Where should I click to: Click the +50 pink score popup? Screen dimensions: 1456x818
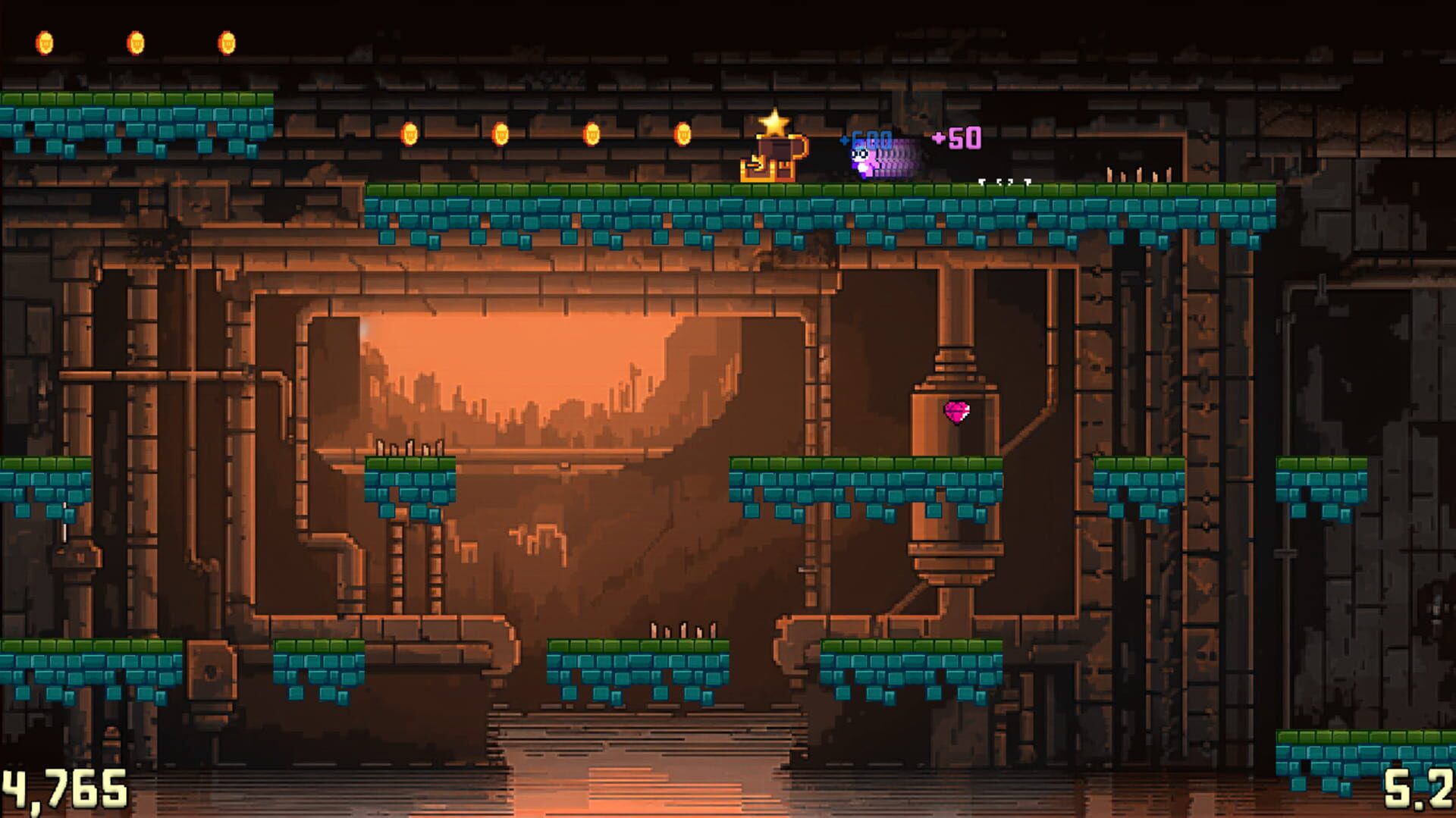tap(954, 139)
